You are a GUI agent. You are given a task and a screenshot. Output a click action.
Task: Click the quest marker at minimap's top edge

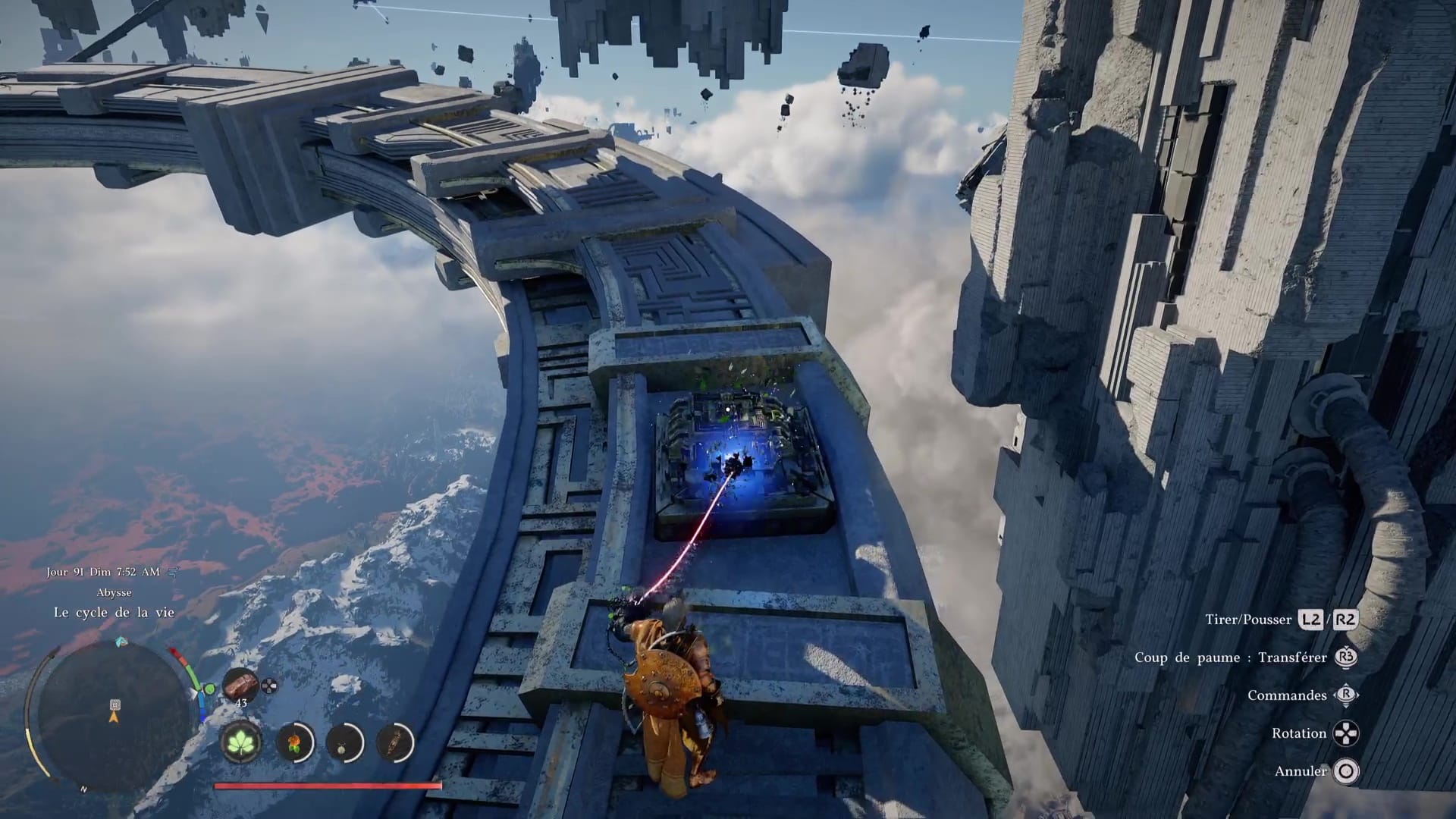click(x=121, y=642)
